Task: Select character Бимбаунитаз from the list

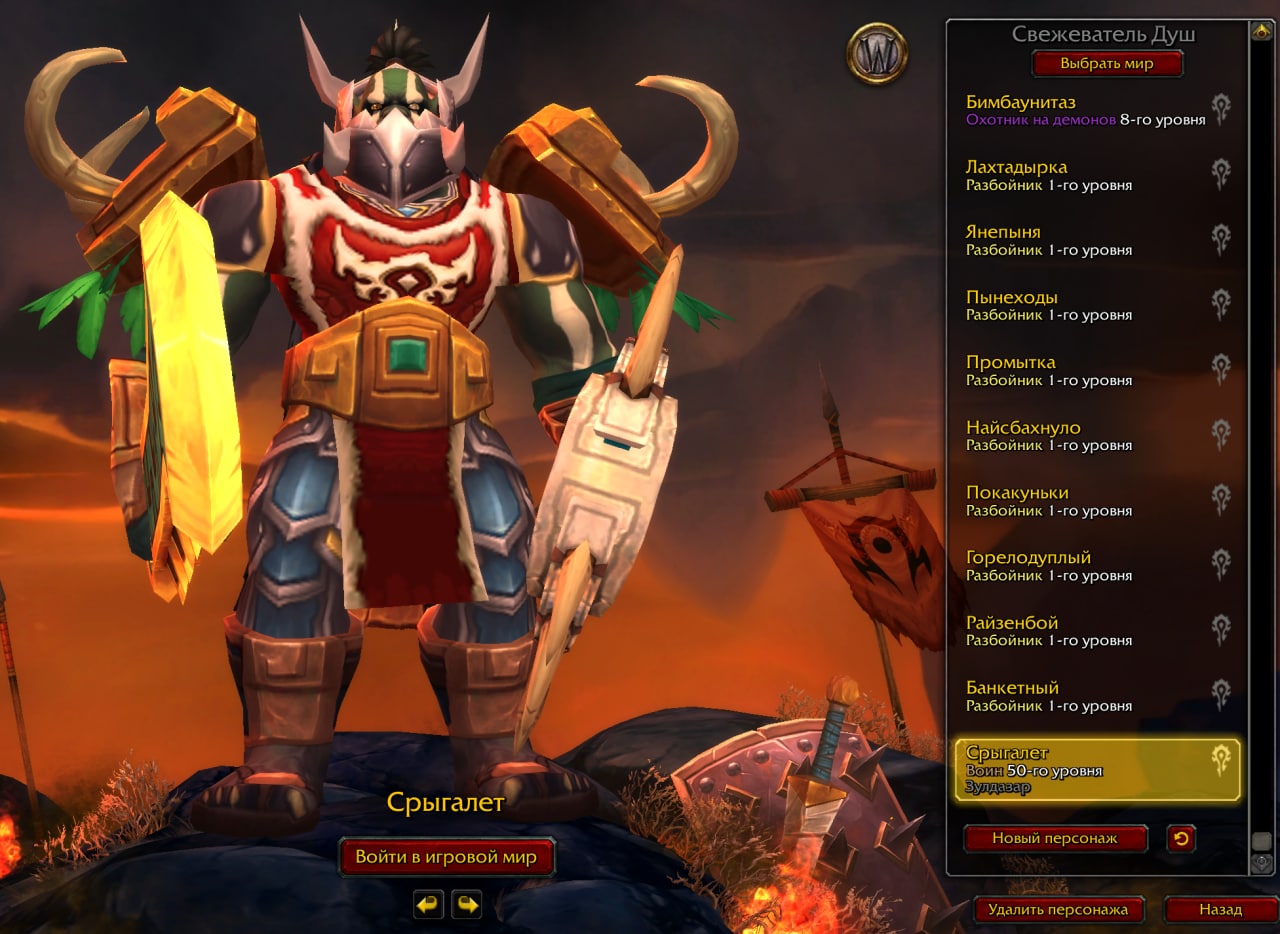Action: click(1085, 110)
